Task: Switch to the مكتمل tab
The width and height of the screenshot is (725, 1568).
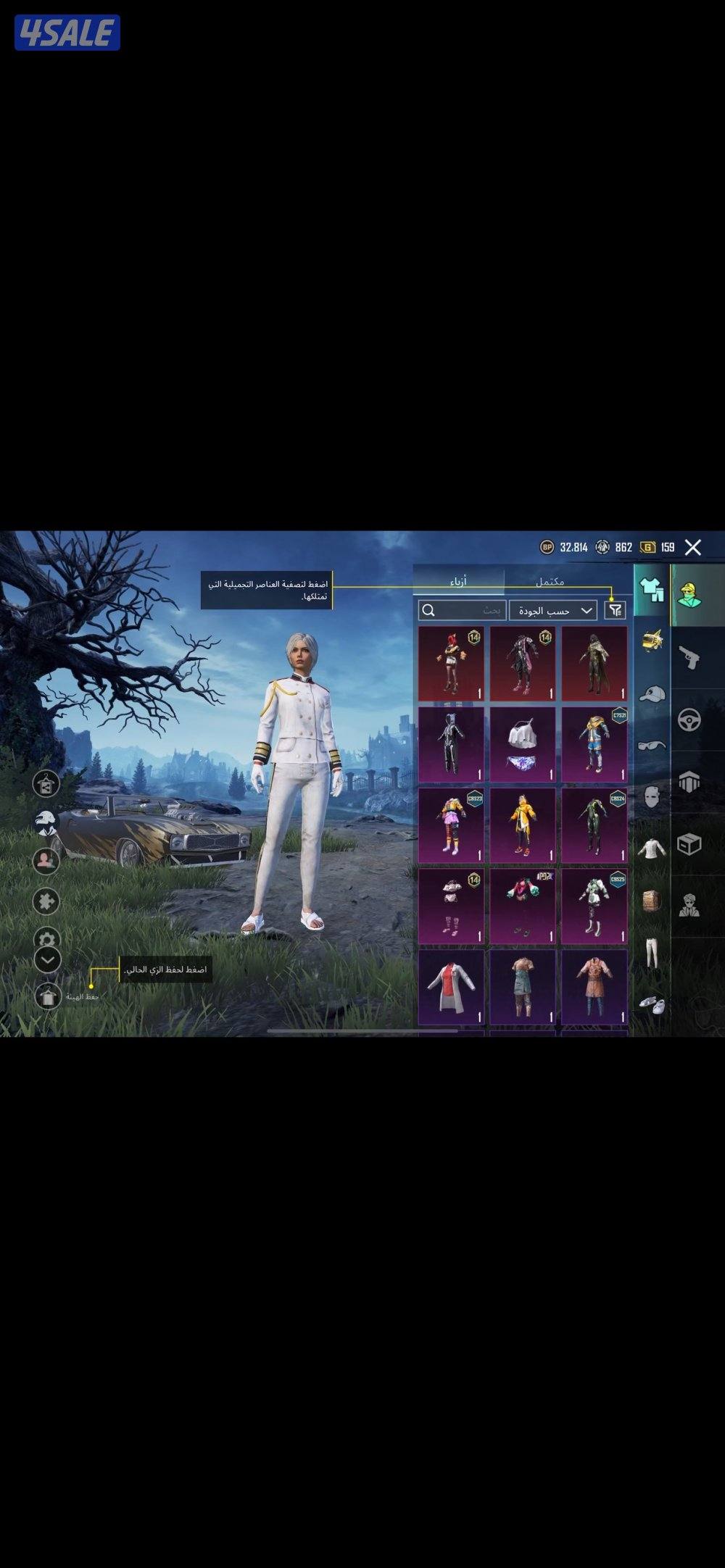Action: click(x=550, y=582)
